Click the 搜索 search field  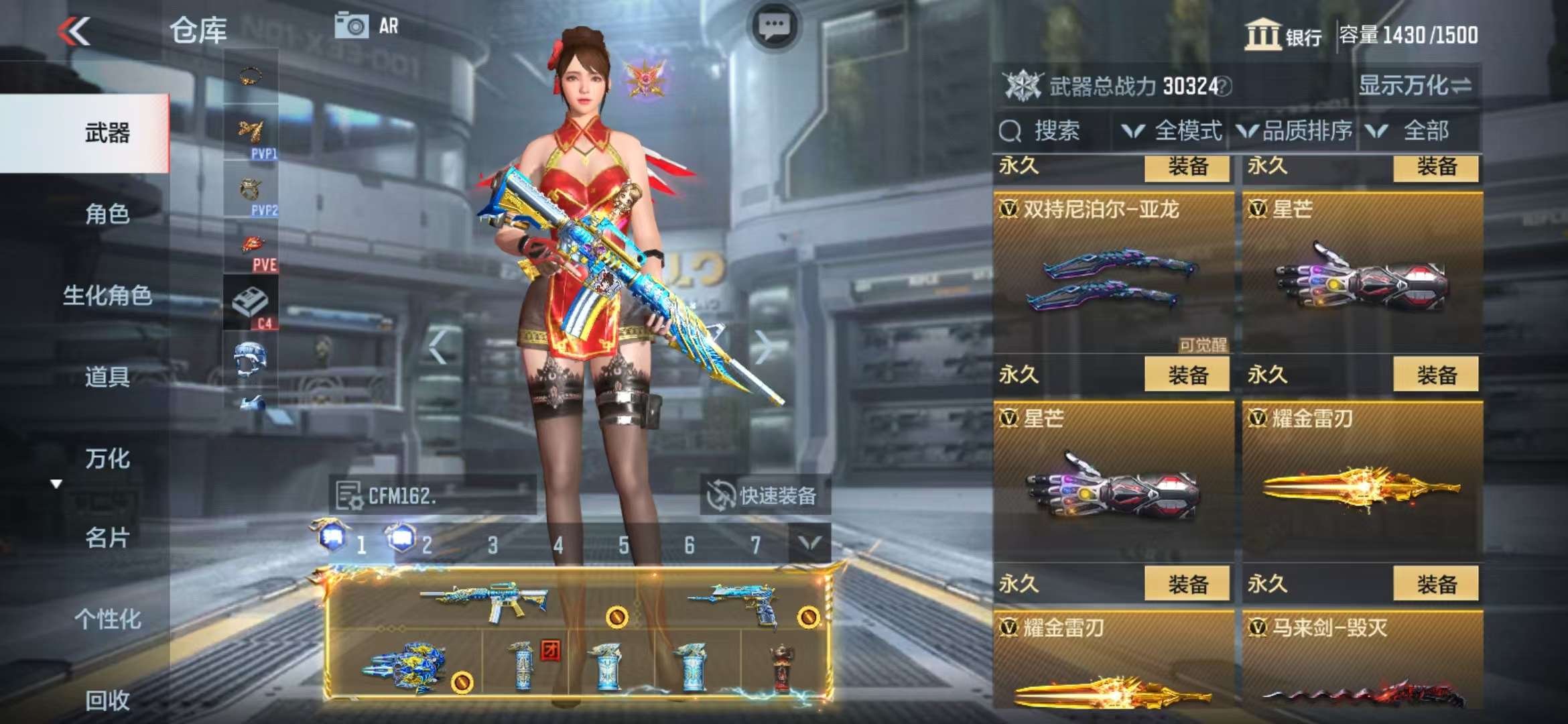[1055, 131]
